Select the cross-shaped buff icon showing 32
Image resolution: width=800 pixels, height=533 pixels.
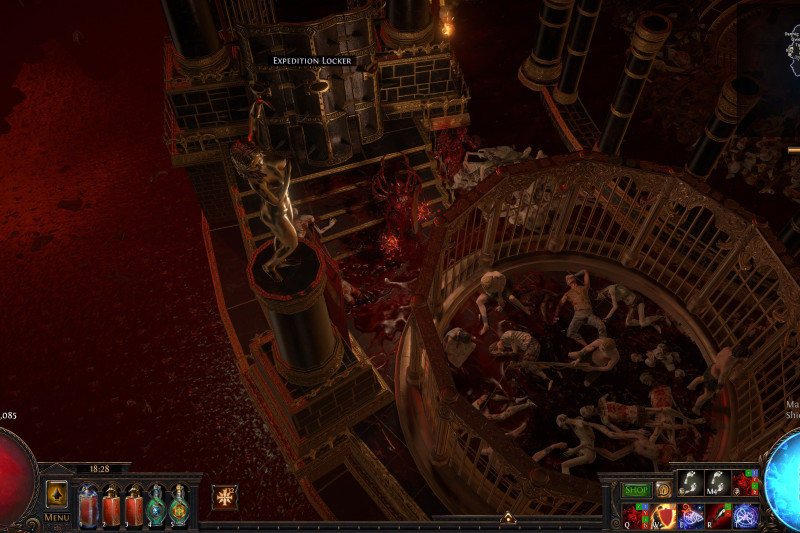click(x=225, y=497)
